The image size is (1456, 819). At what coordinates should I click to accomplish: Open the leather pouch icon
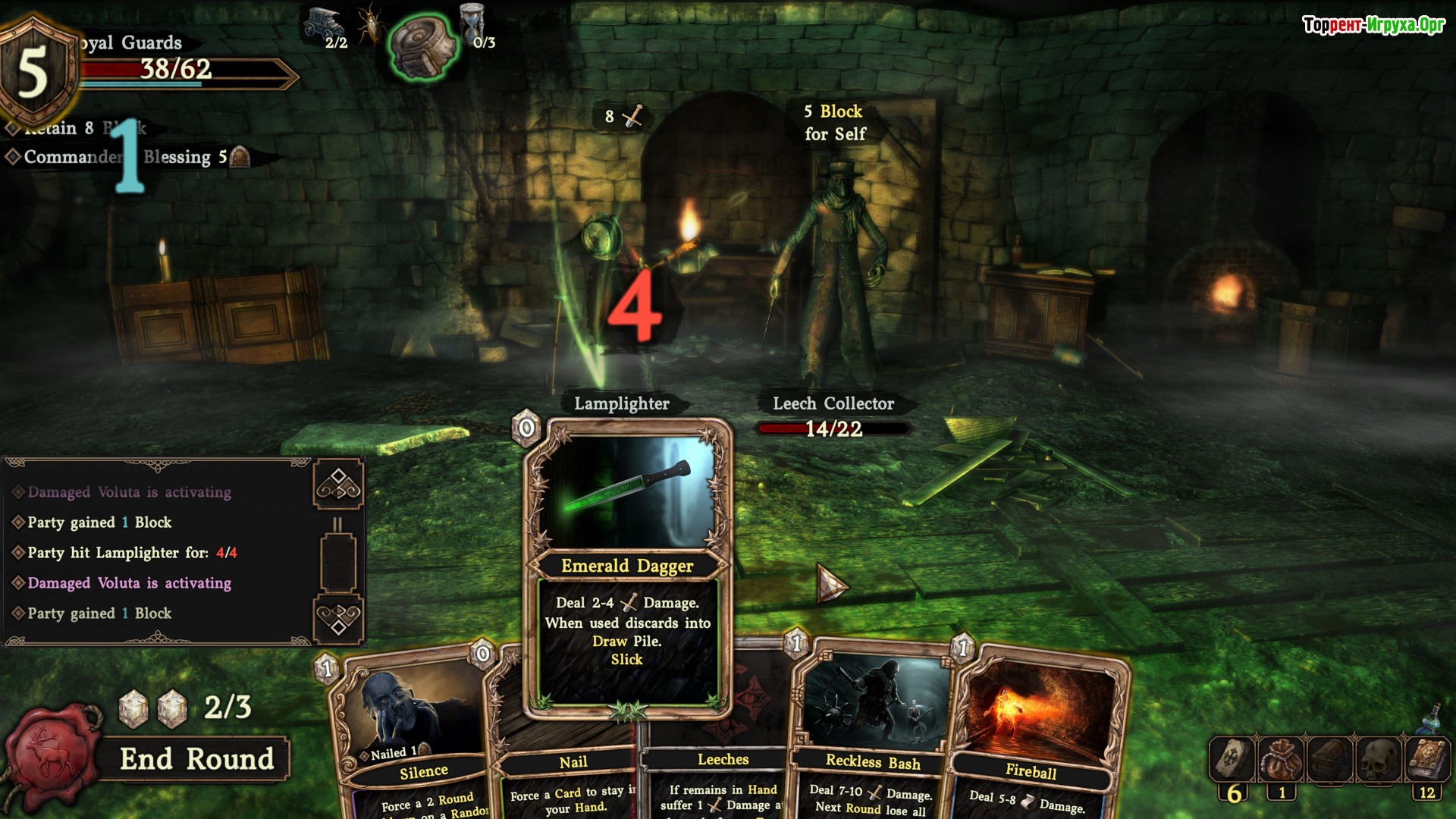click(1281, 759)
